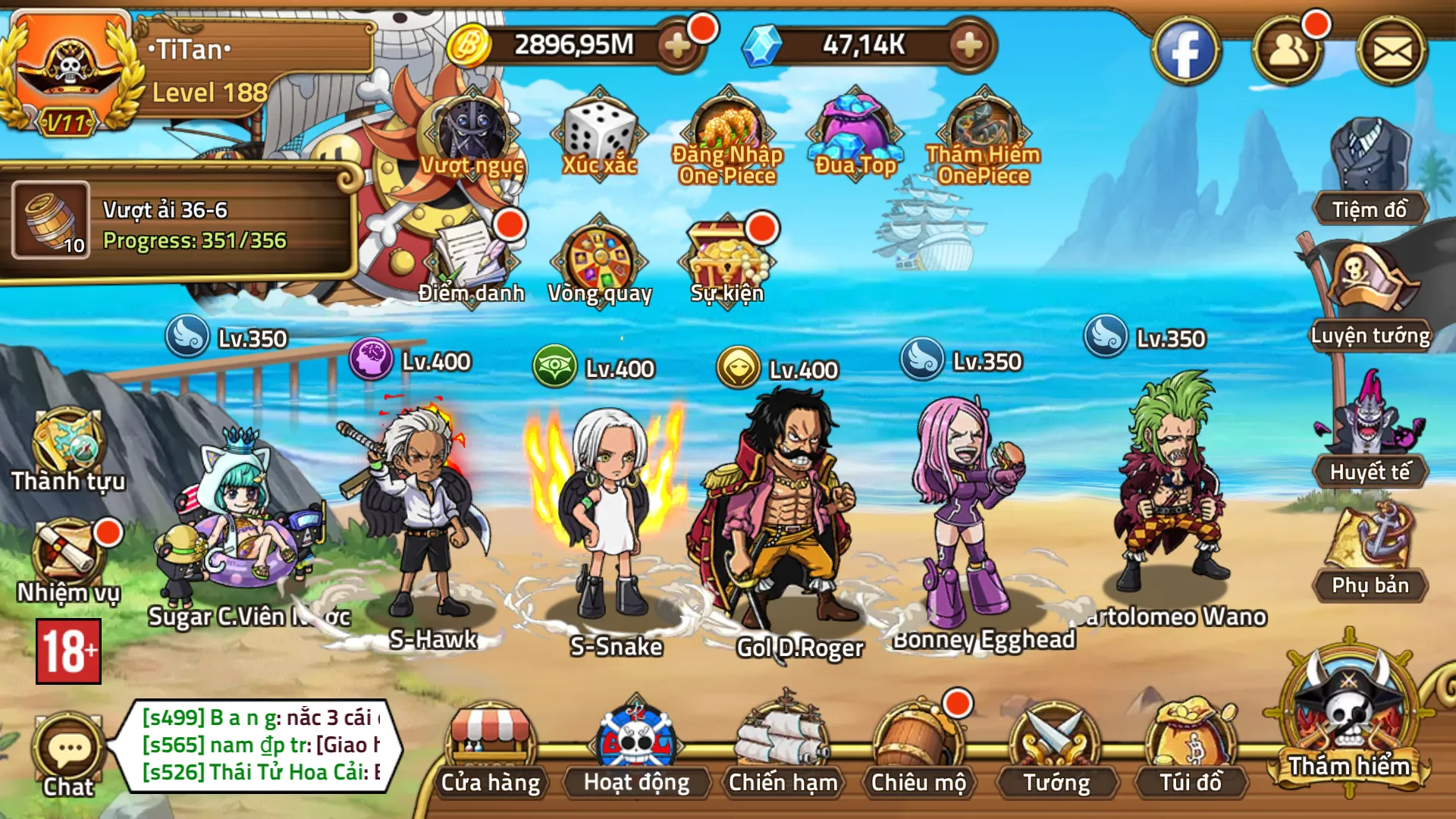Start Thám hiểm adventure mode

point(1350,720)
